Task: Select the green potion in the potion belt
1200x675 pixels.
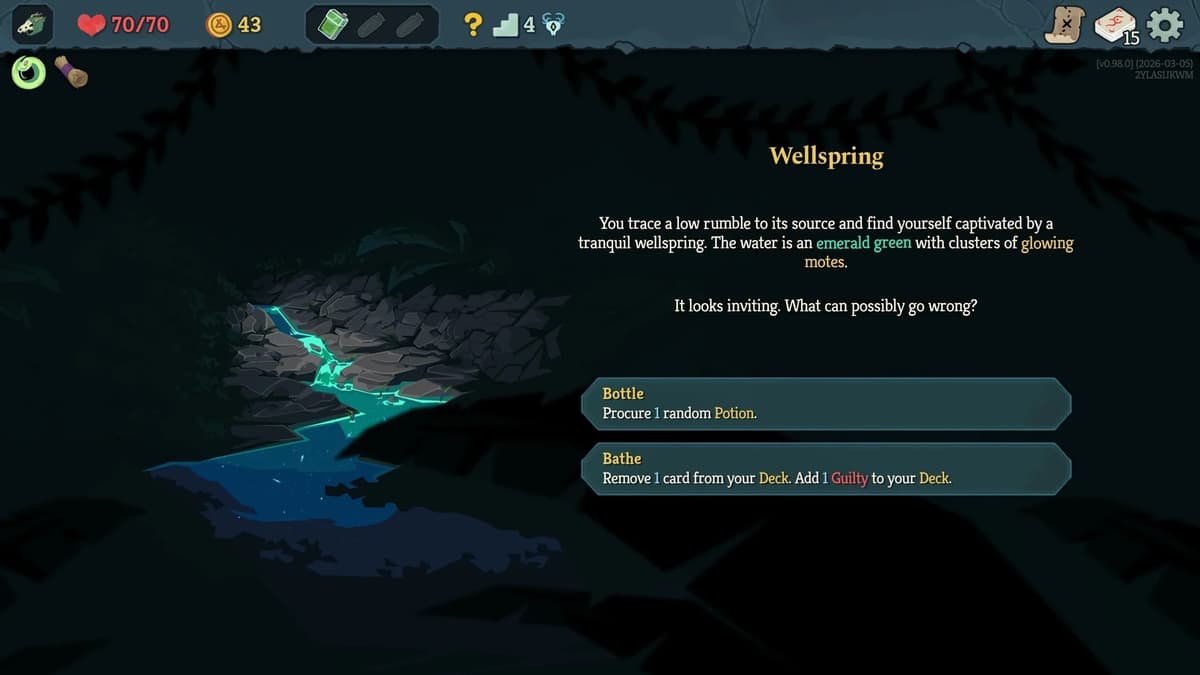Action: coord(333,25)
